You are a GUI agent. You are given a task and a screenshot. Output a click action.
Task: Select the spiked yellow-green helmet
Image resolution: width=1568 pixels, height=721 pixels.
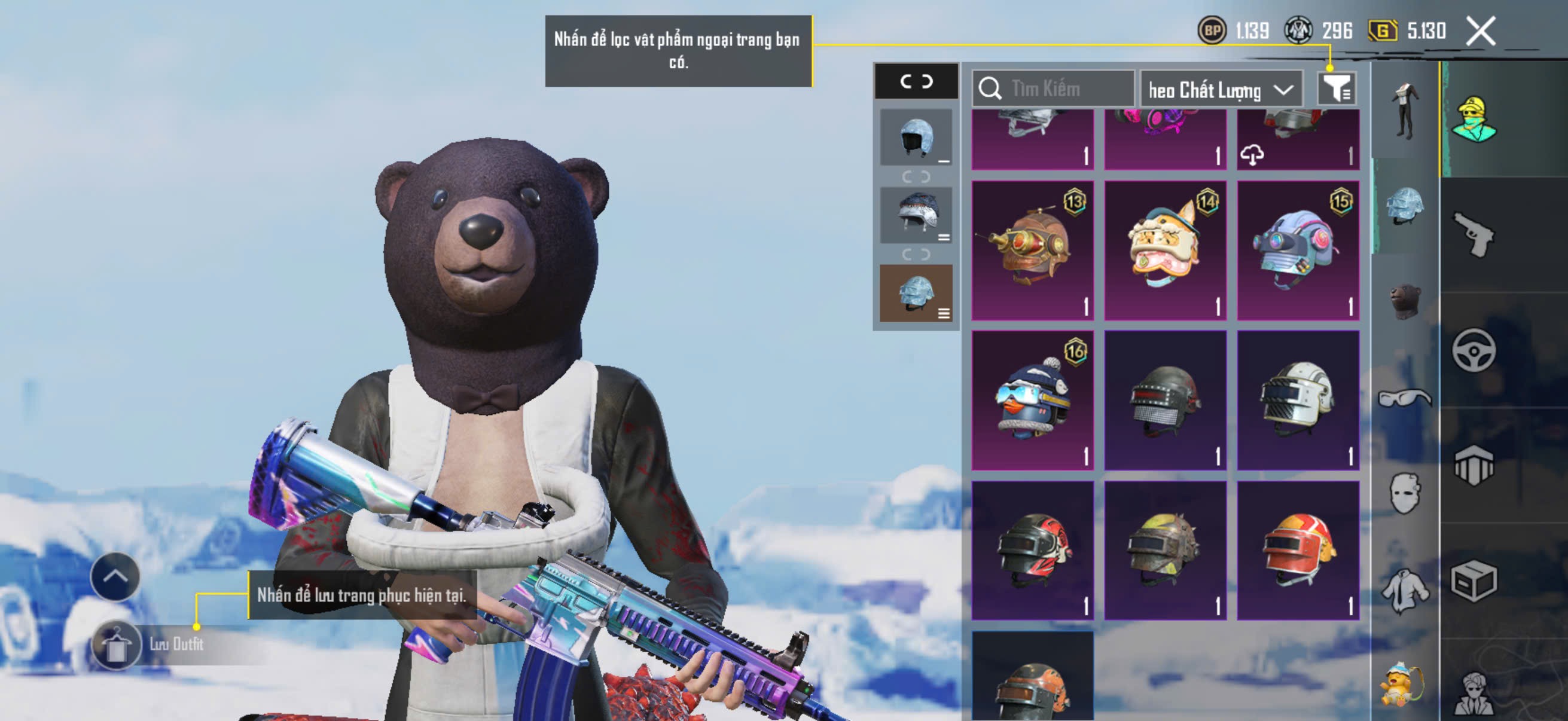pyautogui.click(x=1165, y=550)
